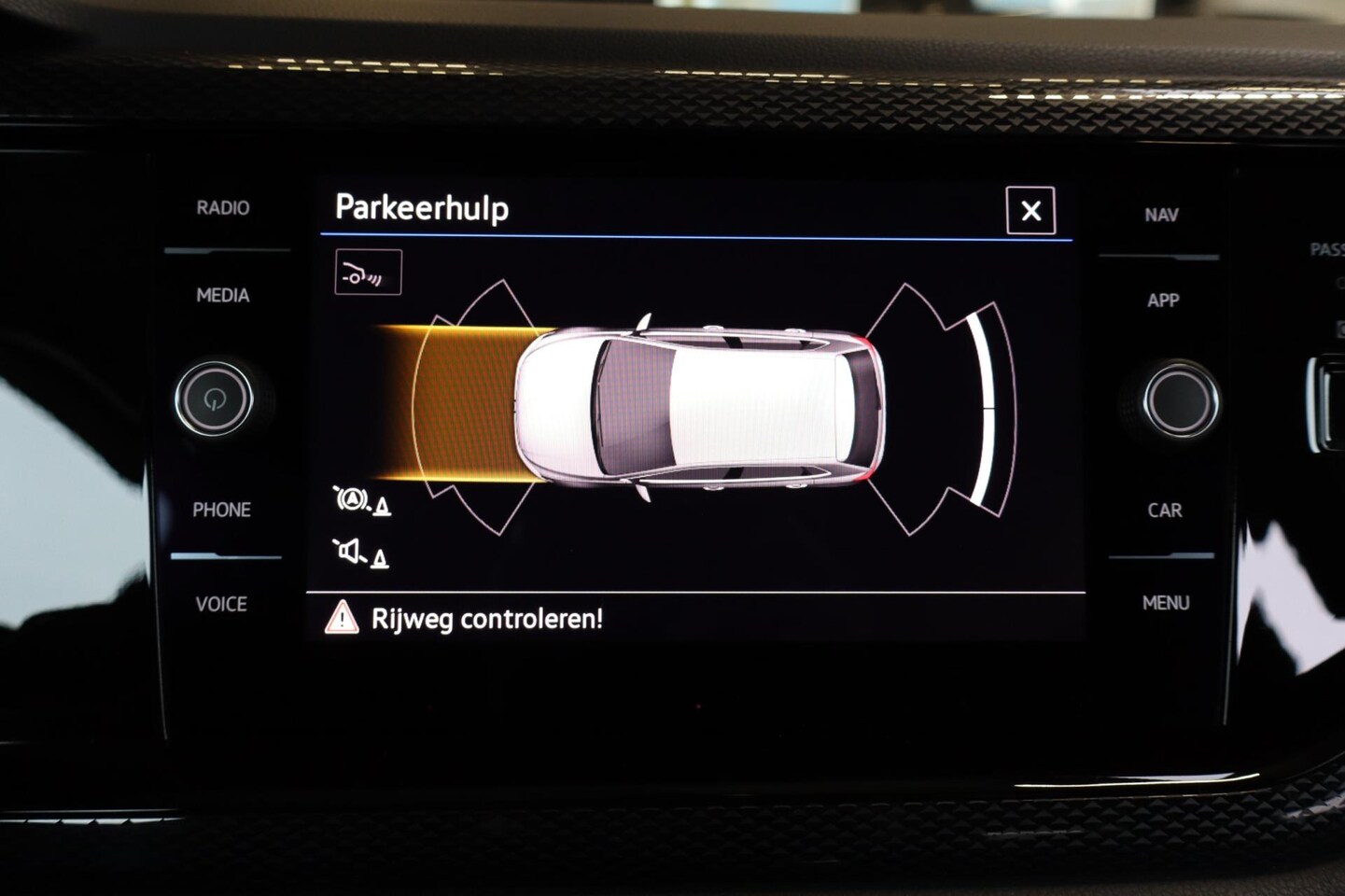Open NAV navigation

pos(1161,216)
